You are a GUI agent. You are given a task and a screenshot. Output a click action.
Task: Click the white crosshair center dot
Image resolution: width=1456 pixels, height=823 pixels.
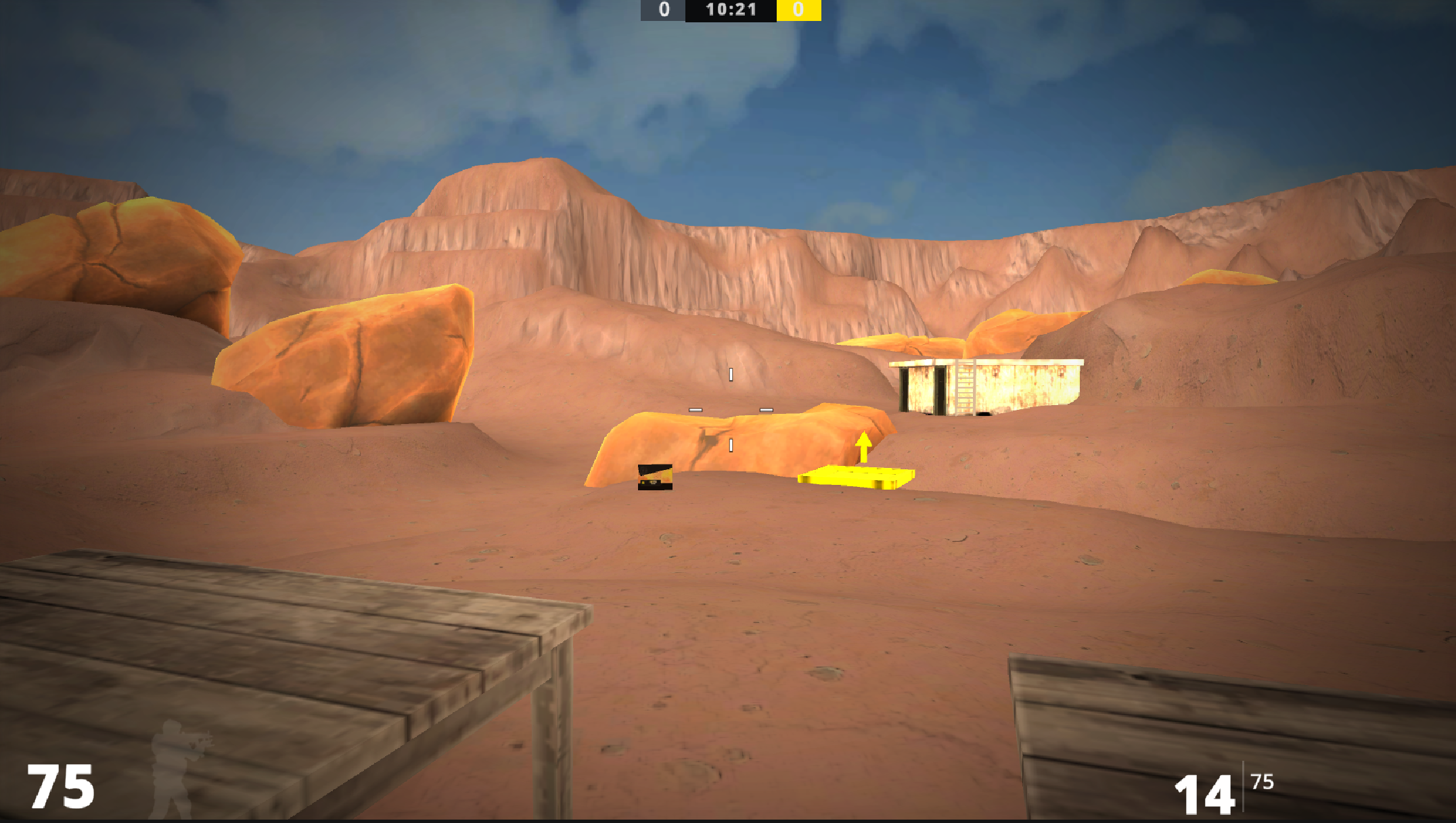[x=731, y=410]
